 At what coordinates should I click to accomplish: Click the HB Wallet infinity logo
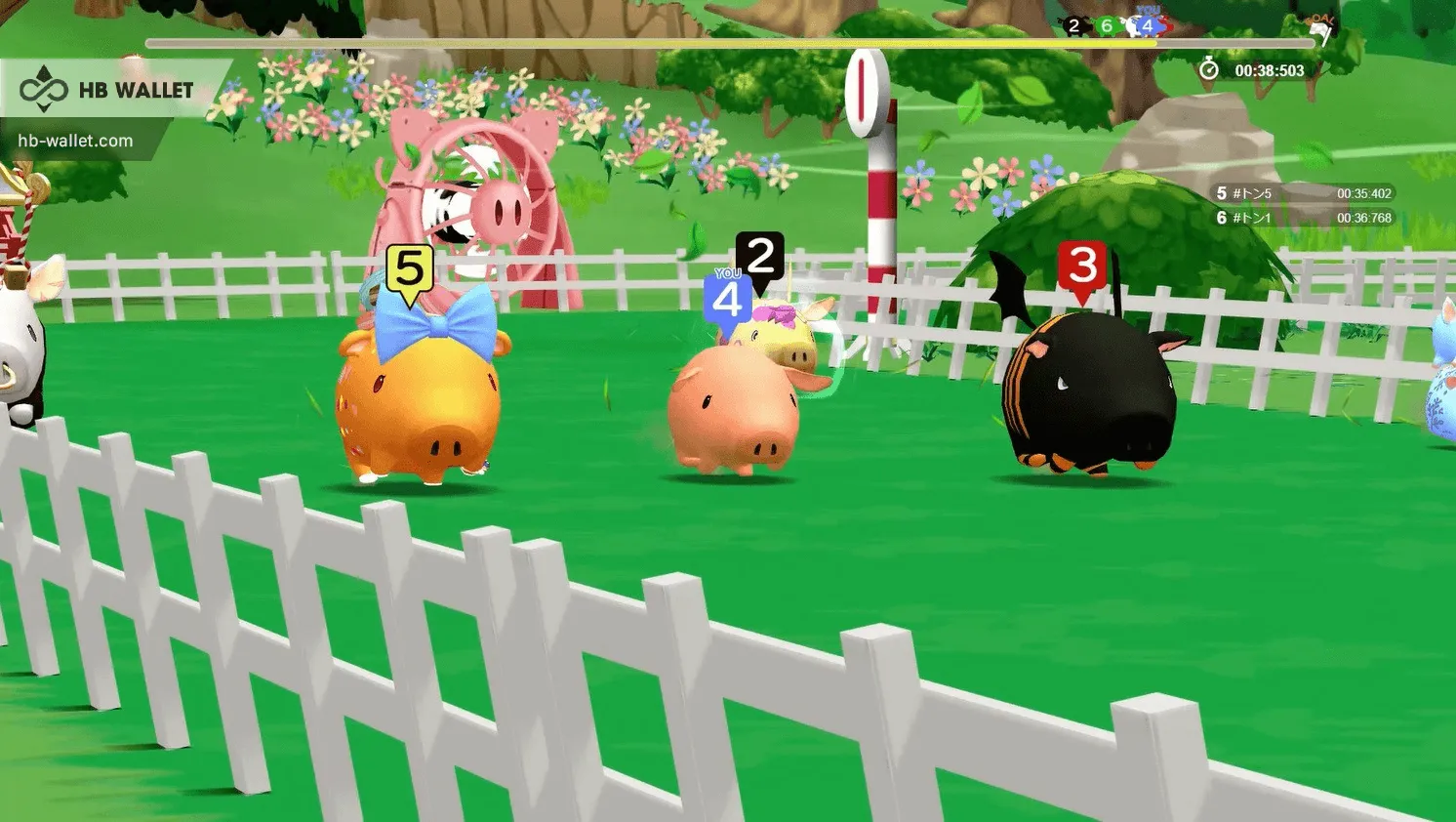[43, 89]
